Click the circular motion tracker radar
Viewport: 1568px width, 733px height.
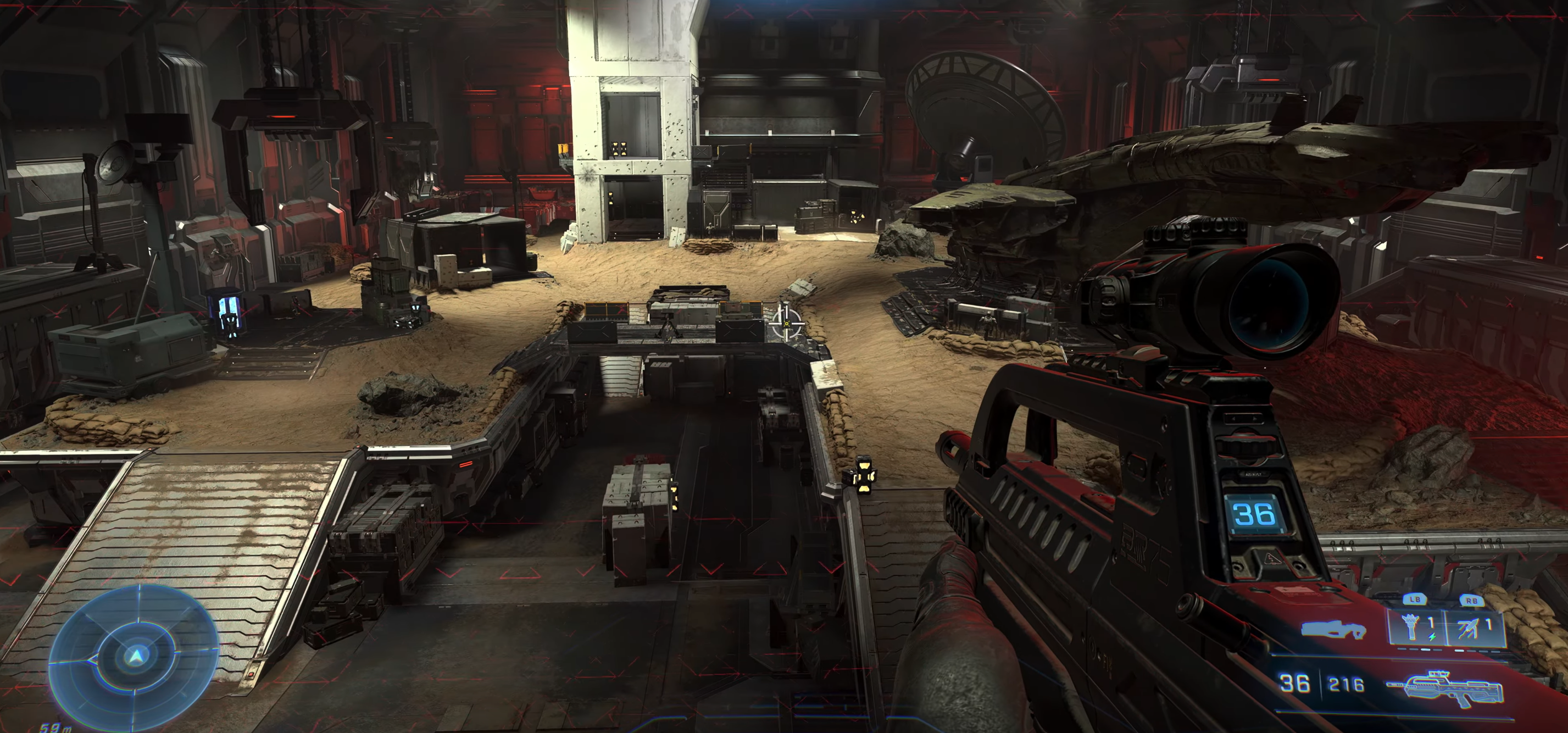pos(135,656)
